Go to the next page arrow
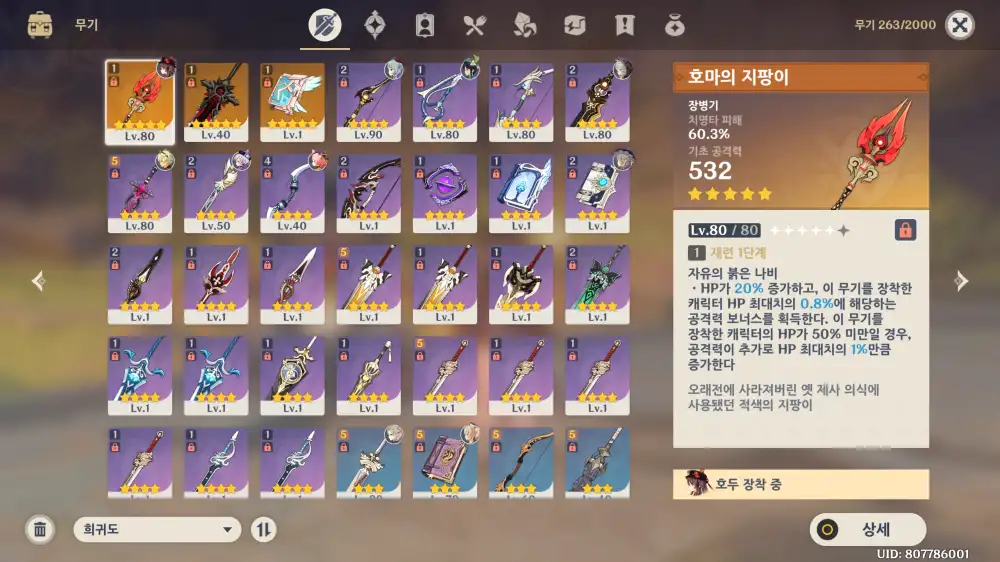This screenshot has width=1000, height=562. point(961,281)
